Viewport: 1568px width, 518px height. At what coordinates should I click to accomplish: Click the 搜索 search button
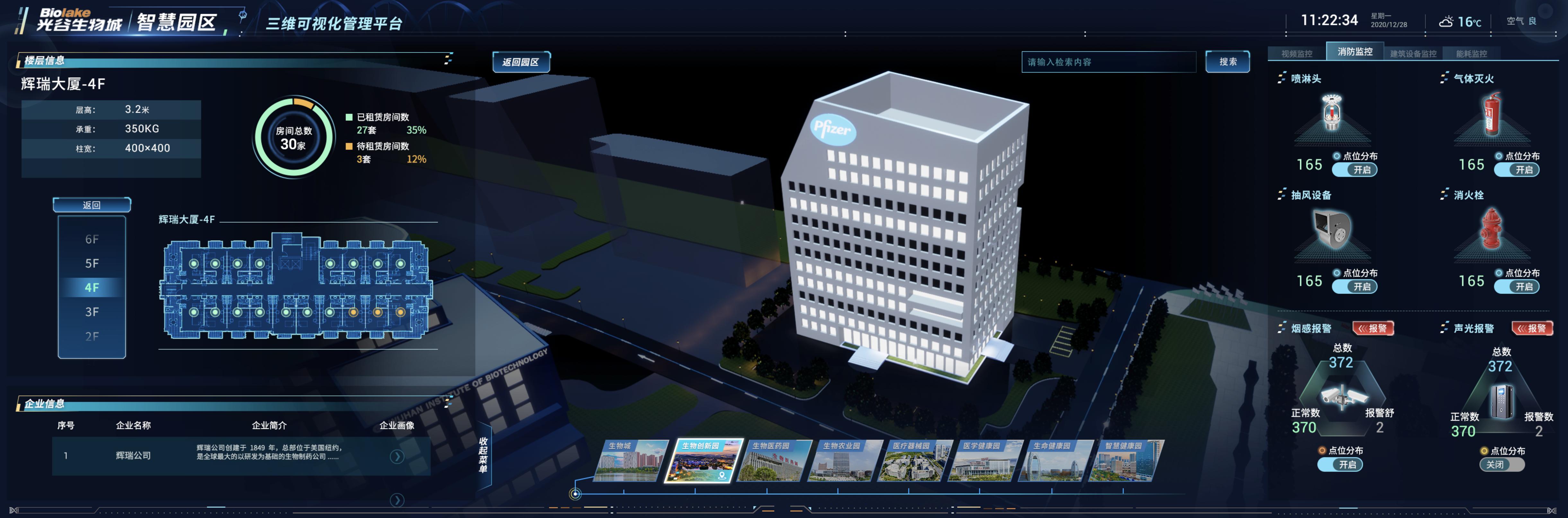(x=1227, y=62)
